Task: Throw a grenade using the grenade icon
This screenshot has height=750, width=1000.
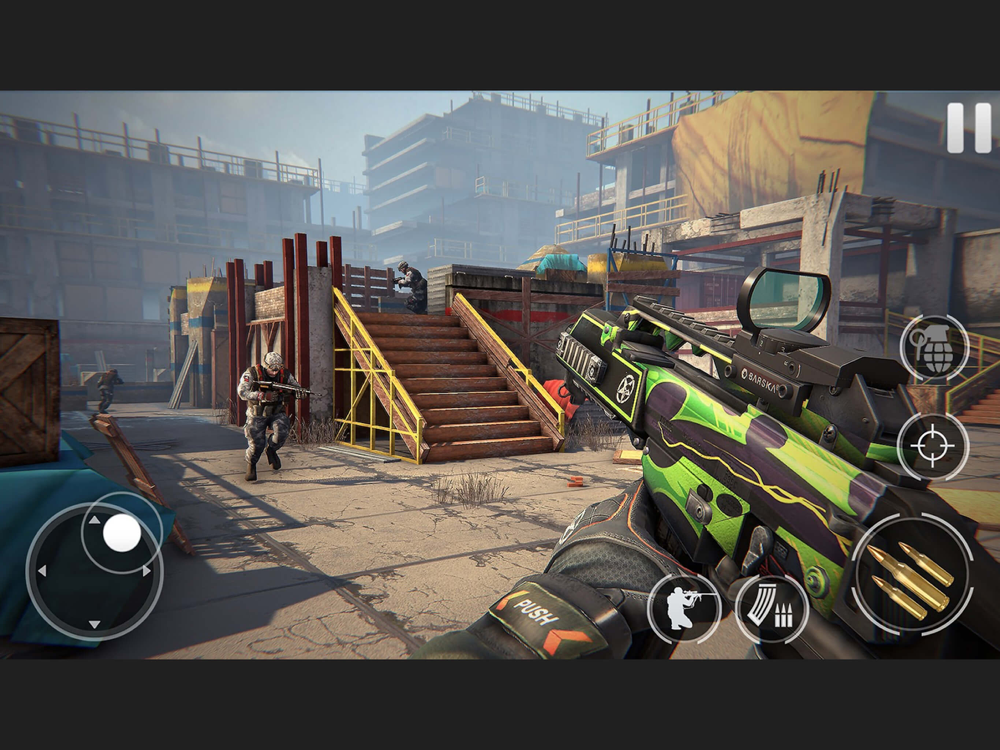Action: point(933,349)
